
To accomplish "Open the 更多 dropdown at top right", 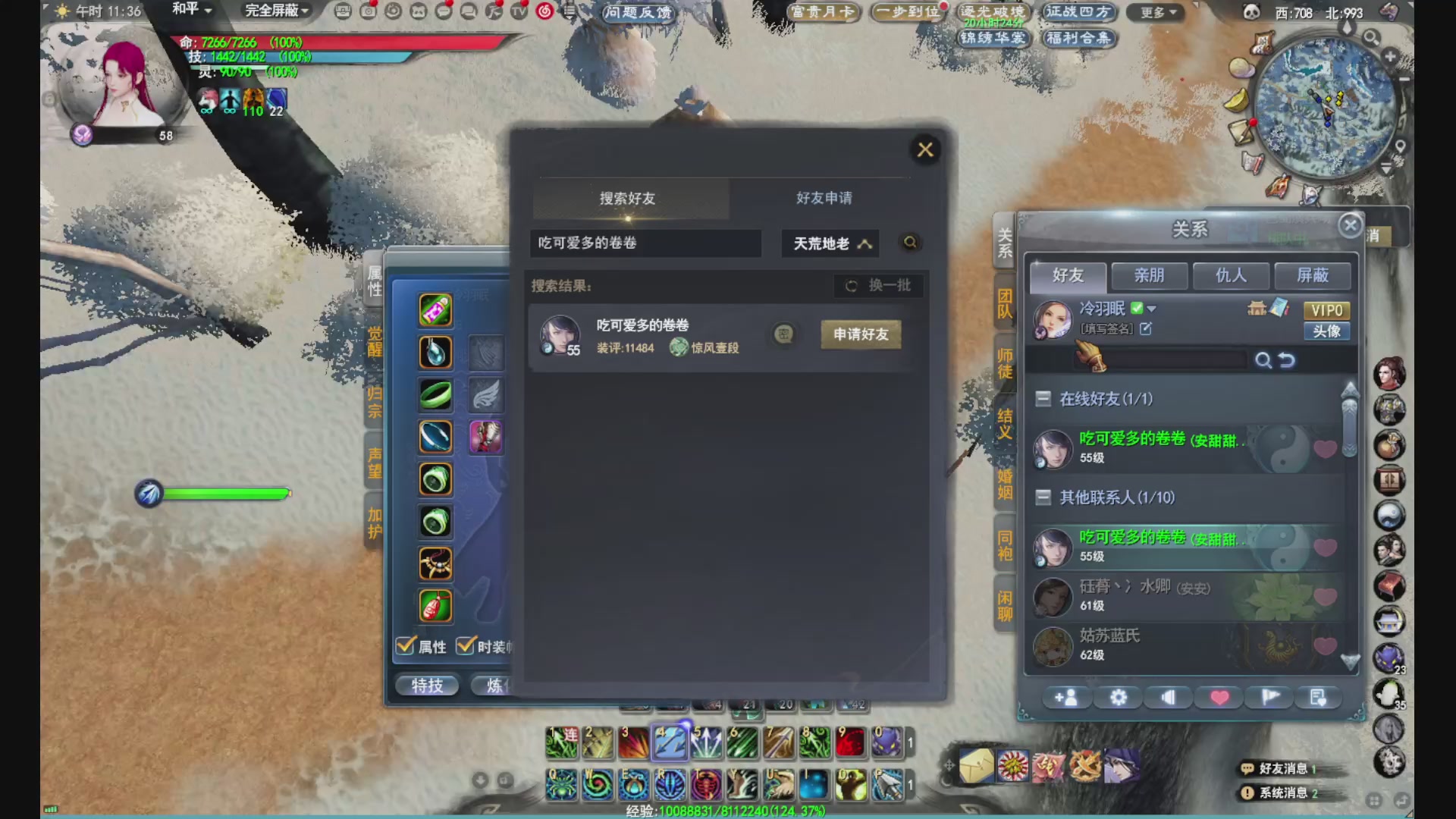I will coord(1154,12).
